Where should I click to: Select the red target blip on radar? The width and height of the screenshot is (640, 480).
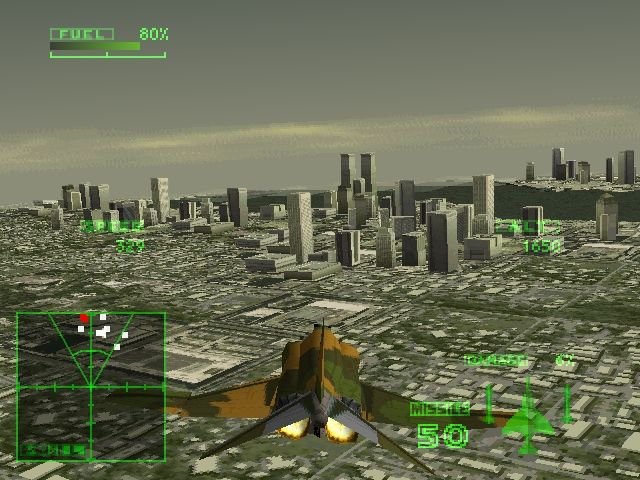(85, 318)
